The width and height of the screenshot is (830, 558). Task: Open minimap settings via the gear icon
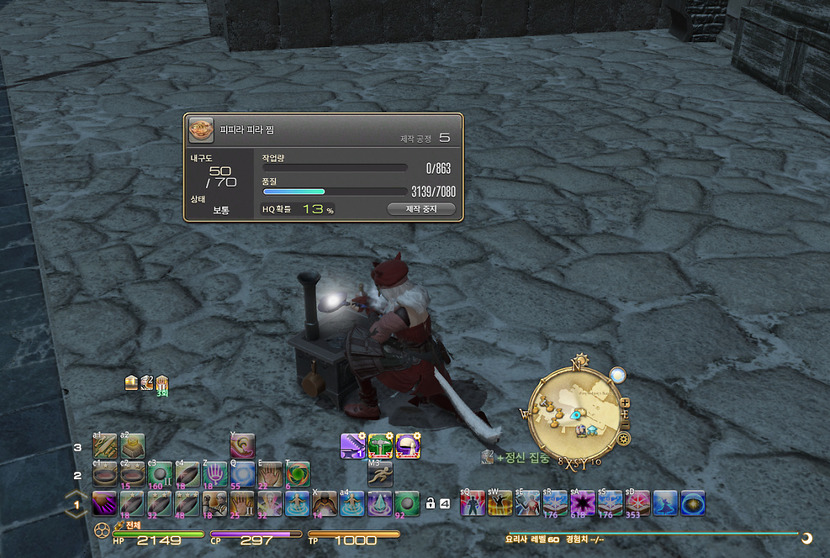(x=624, y=438)
